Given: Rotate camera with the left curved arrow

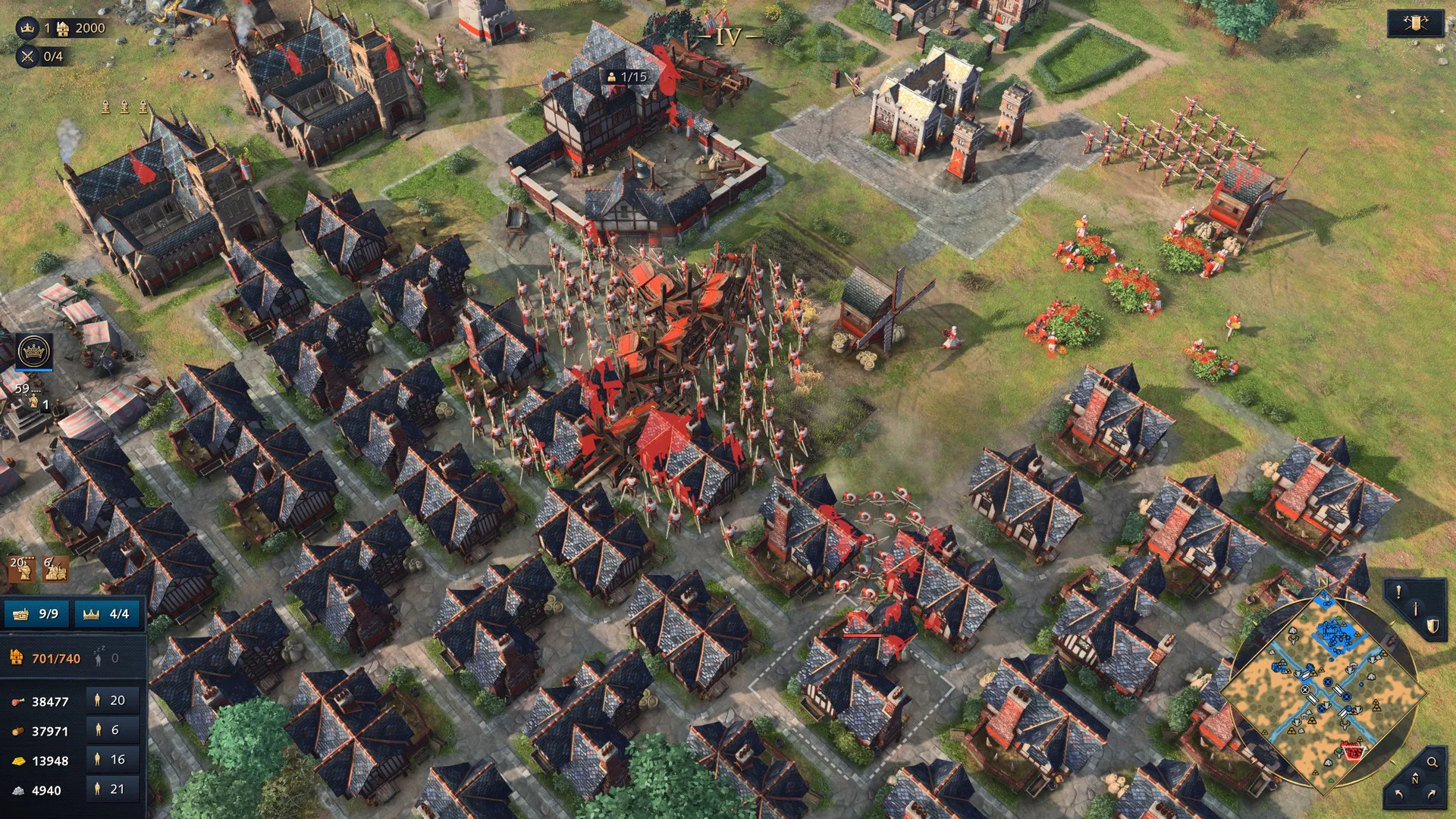Looking at the screenshot, I should coord(1399,794).
